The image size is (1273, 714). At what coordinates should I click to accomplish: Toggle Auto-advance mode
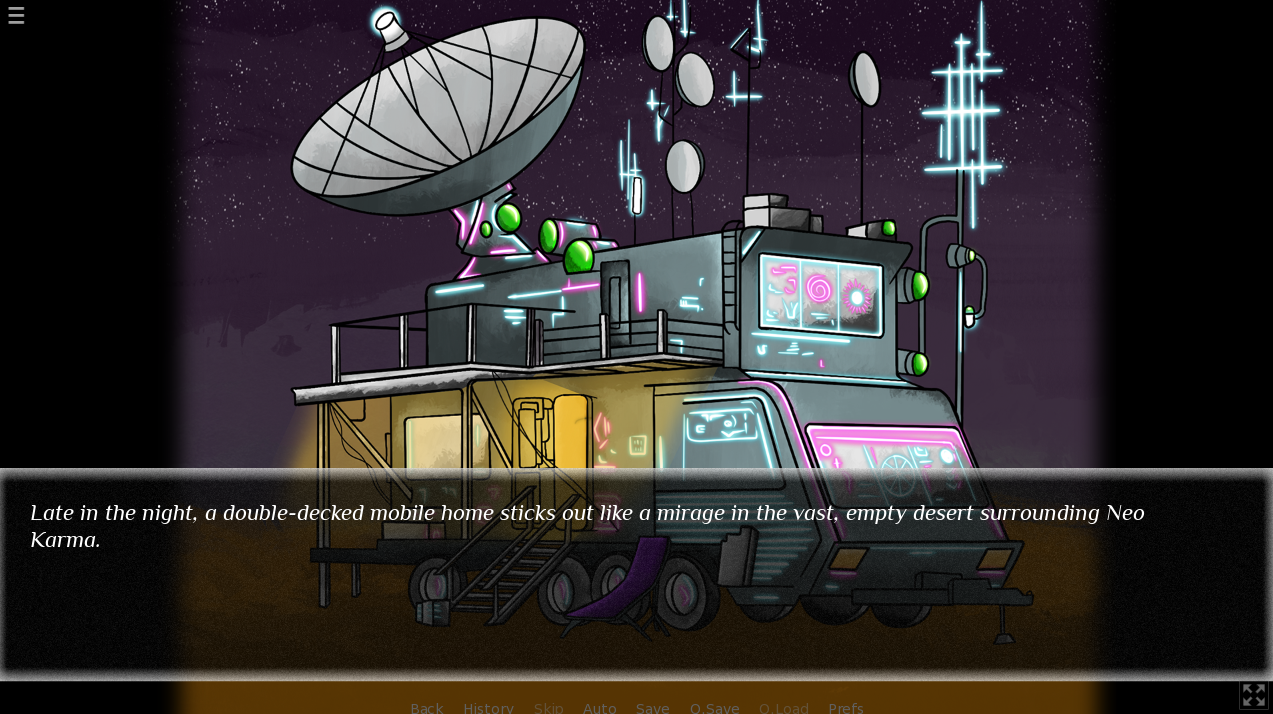coord(599,708)
